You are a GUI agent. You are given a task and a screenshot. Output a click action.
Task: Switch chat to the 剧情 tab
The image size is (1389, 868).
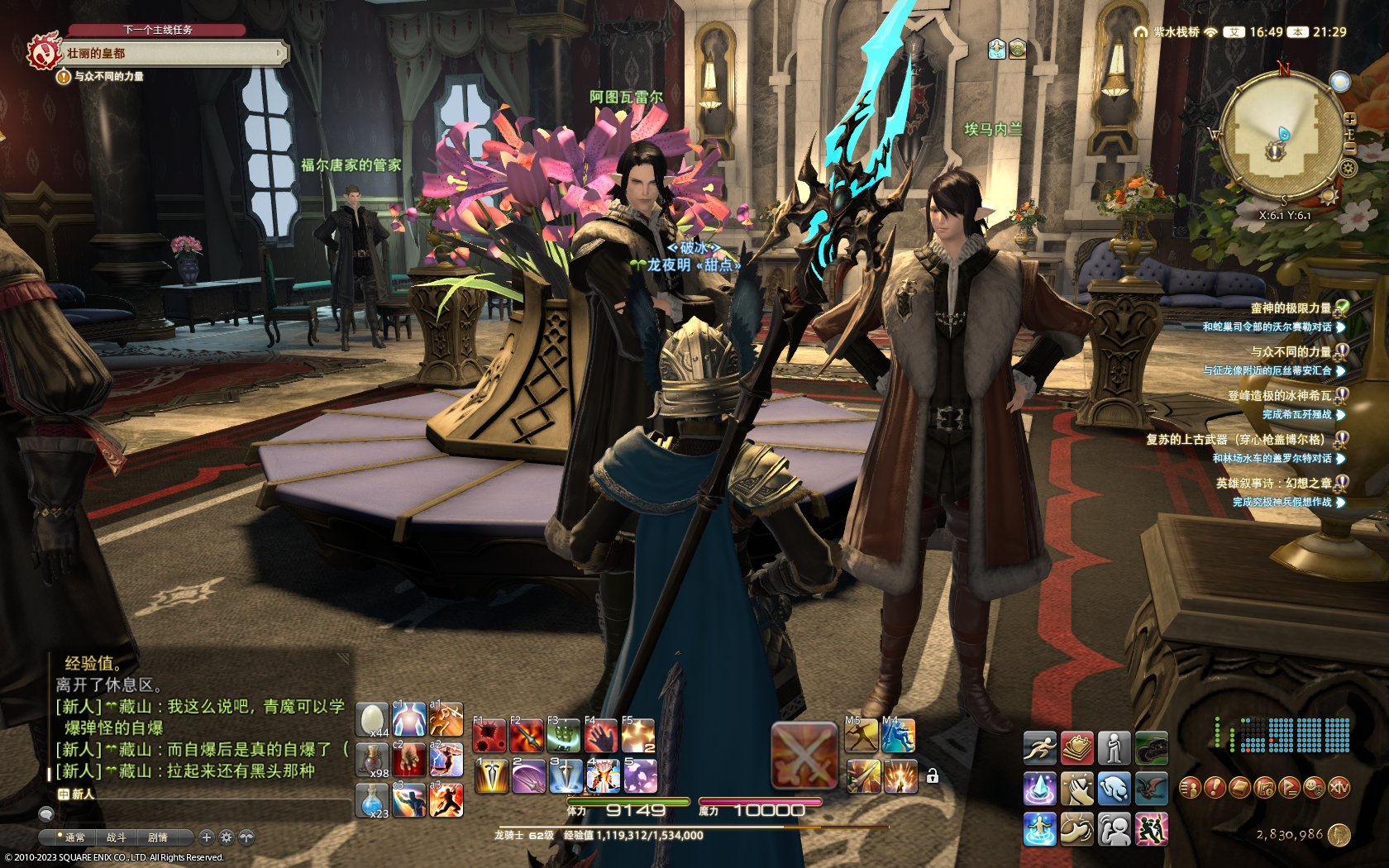click(x=158, y=837)
